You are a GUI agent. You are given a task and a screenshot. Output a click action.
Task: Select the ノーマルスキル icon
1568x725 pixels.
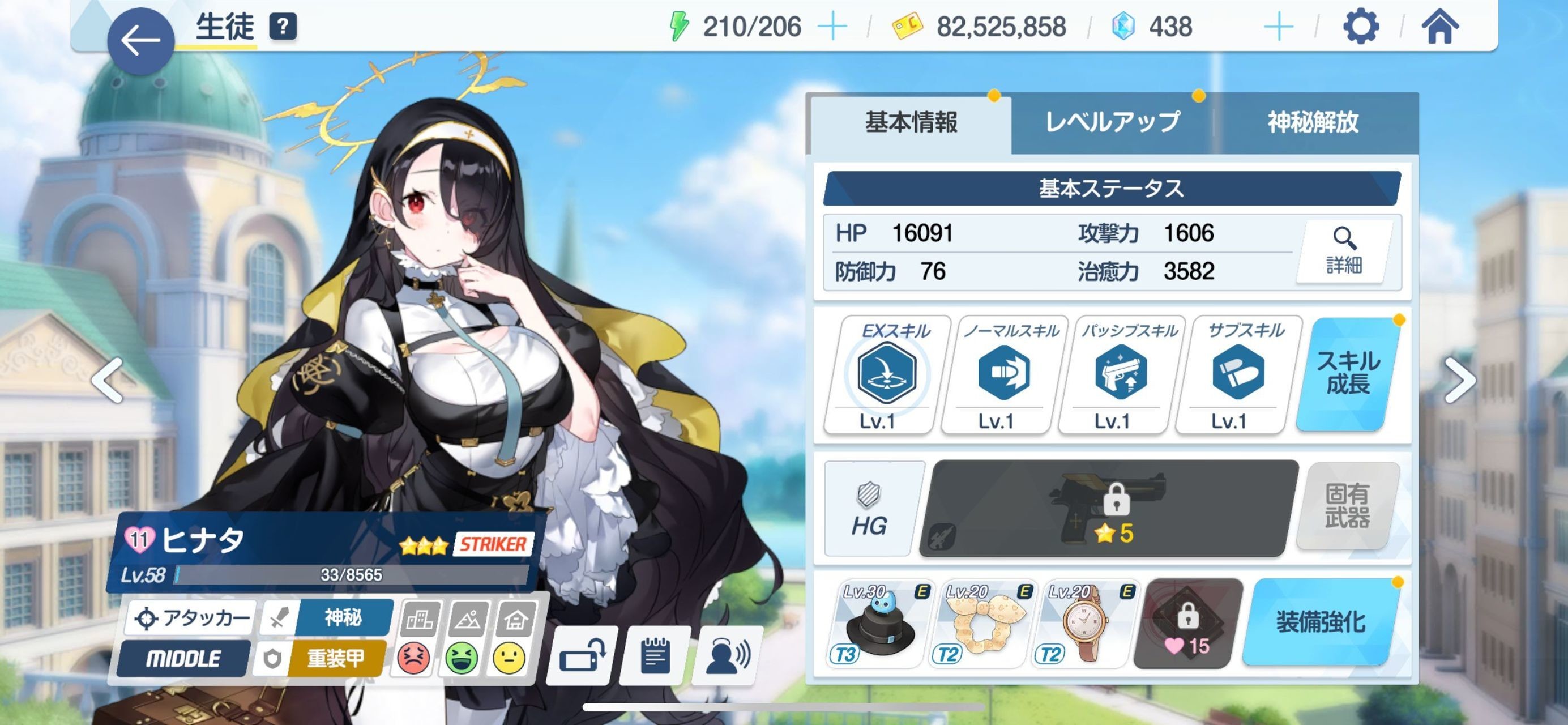(x=1004, y=373)
